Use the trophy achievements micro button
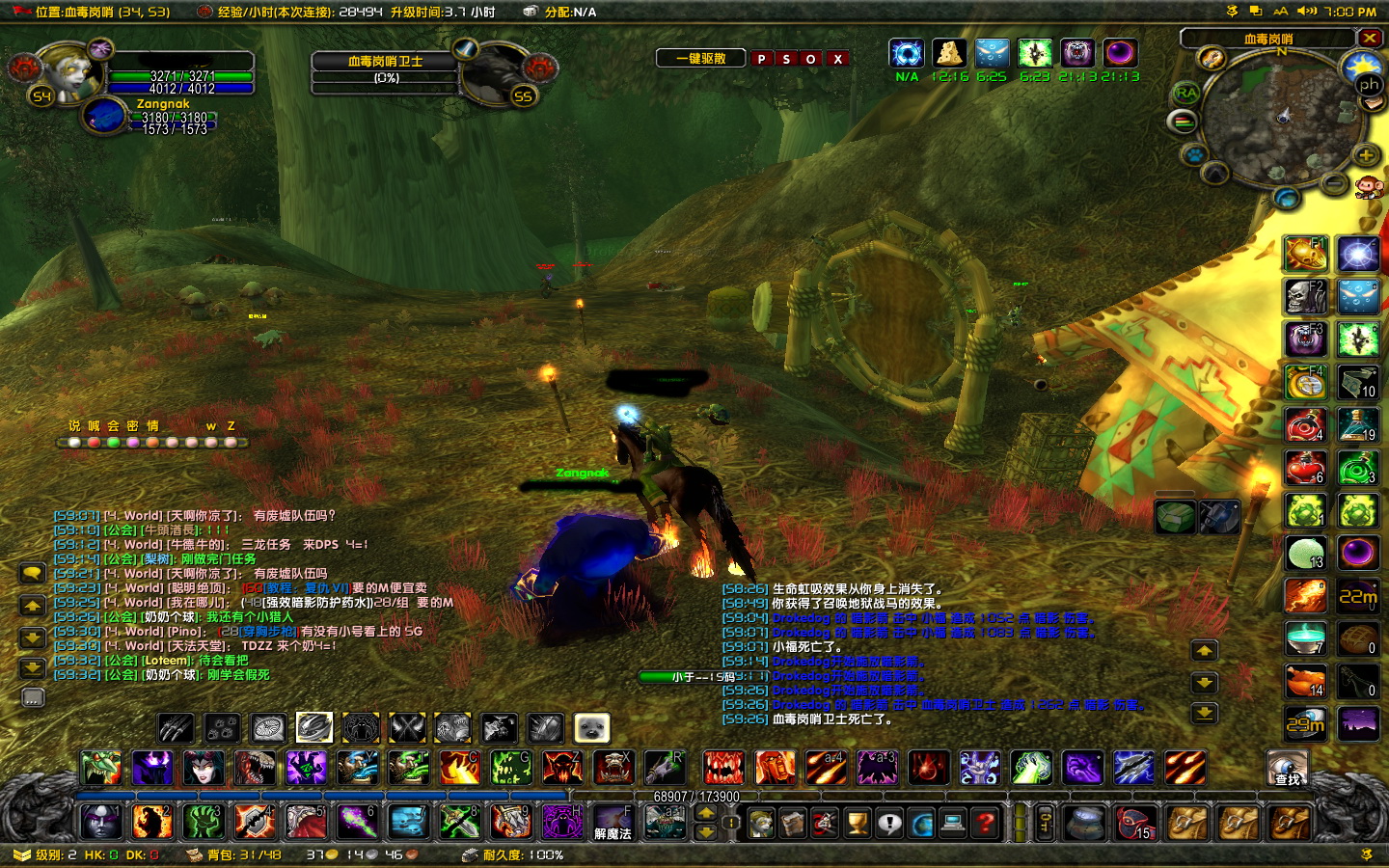This screenshot has height=868, width=1389. click(x=857, y=824)
